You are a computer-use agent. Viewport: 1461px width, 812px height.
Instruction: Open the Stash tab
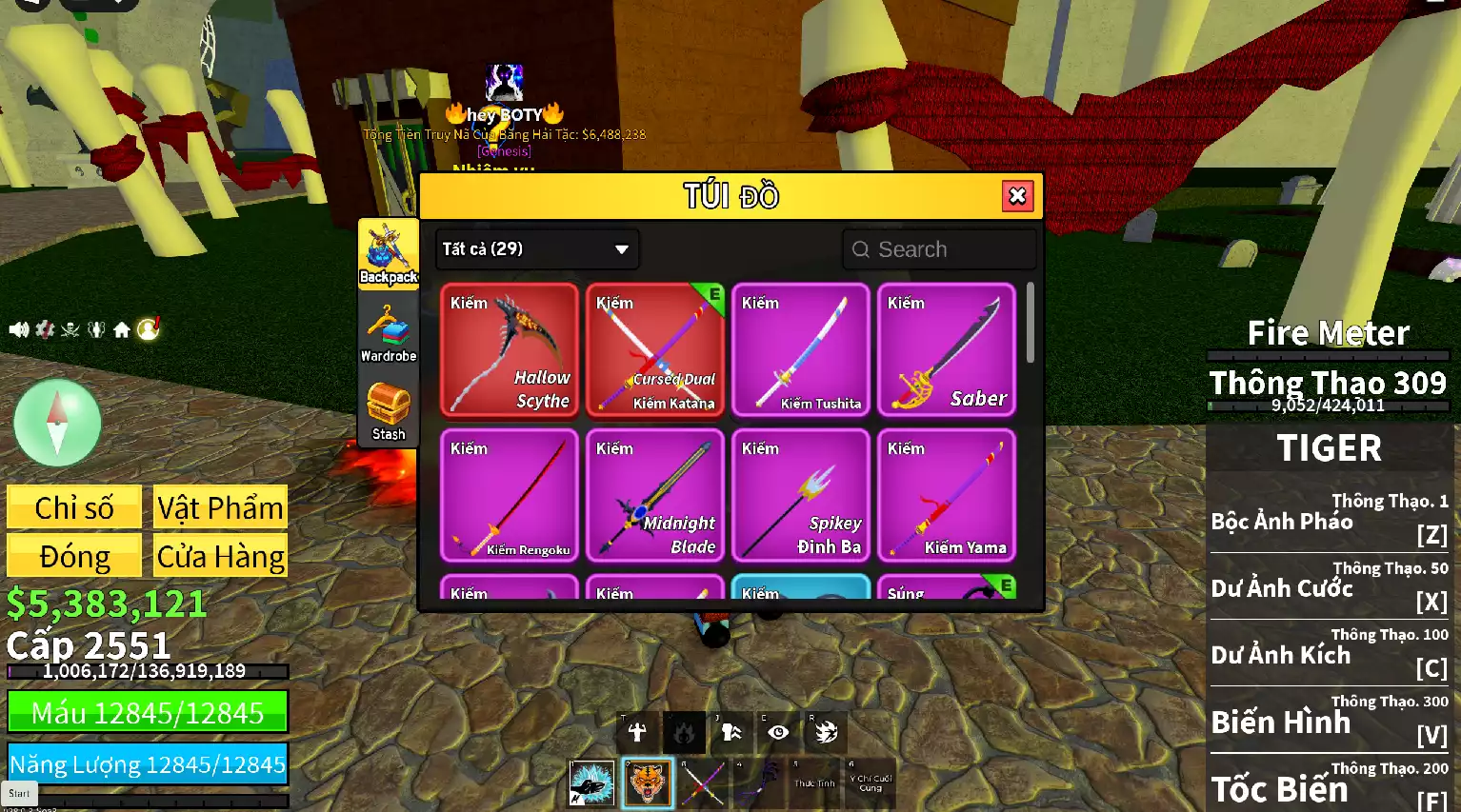tap(389, 411)
